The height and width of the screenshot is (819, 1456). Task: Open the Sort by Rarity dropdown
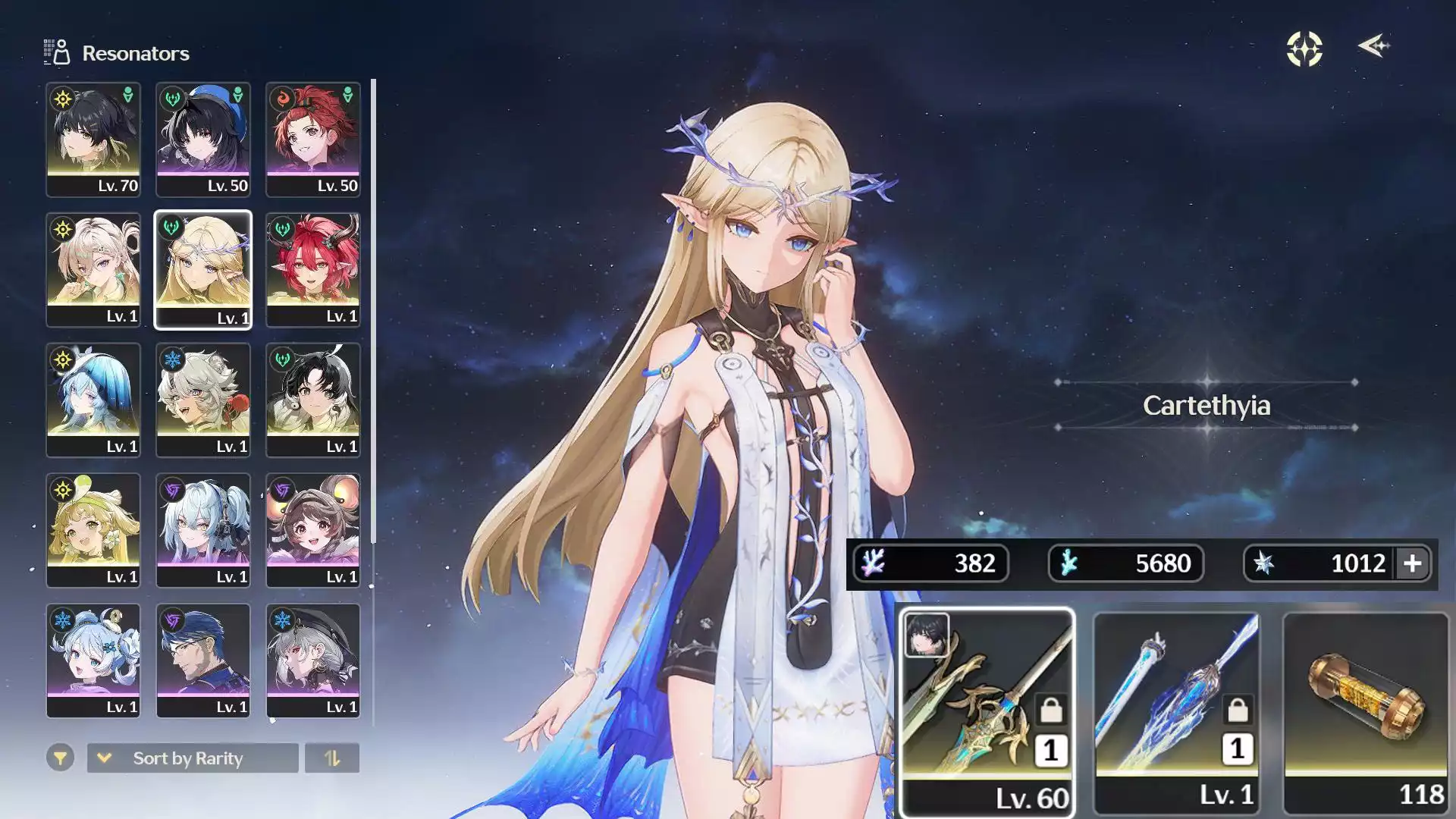click(x=193, y=758)
